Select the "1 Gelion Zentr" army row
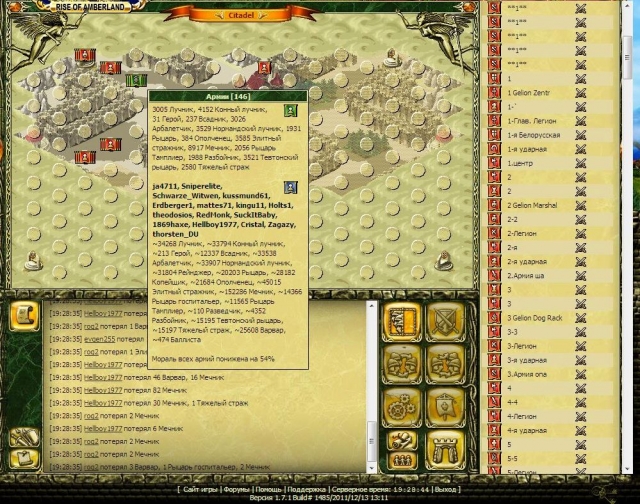This screenshot has width=640, height=504. [x=531, y=93]
